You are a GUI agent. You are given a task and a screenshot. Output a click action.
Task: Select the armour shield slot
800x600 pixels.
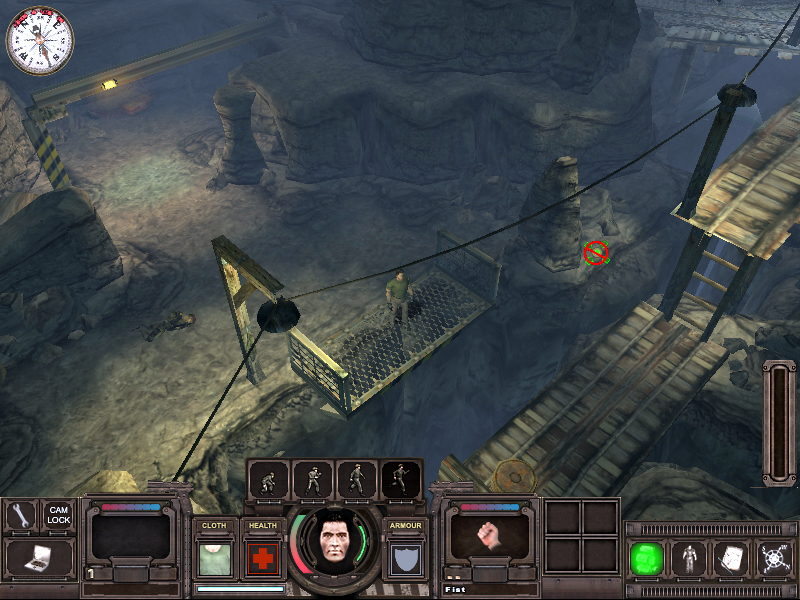[x=406, y=559]
